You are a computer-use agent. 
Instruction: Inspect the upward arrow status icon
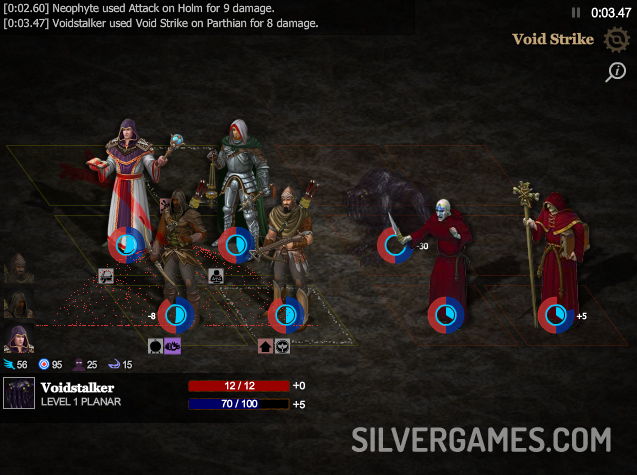266,346
